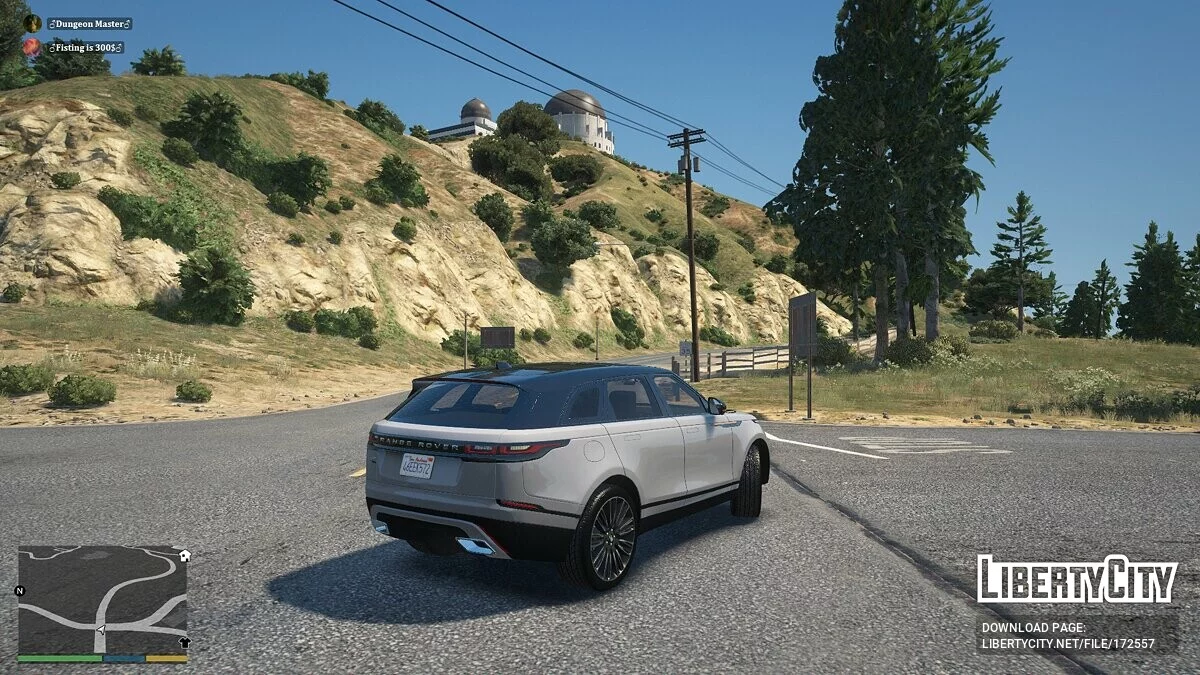Select the house marker on the minimap
The image size is (1200, 675).
point(184,555)
